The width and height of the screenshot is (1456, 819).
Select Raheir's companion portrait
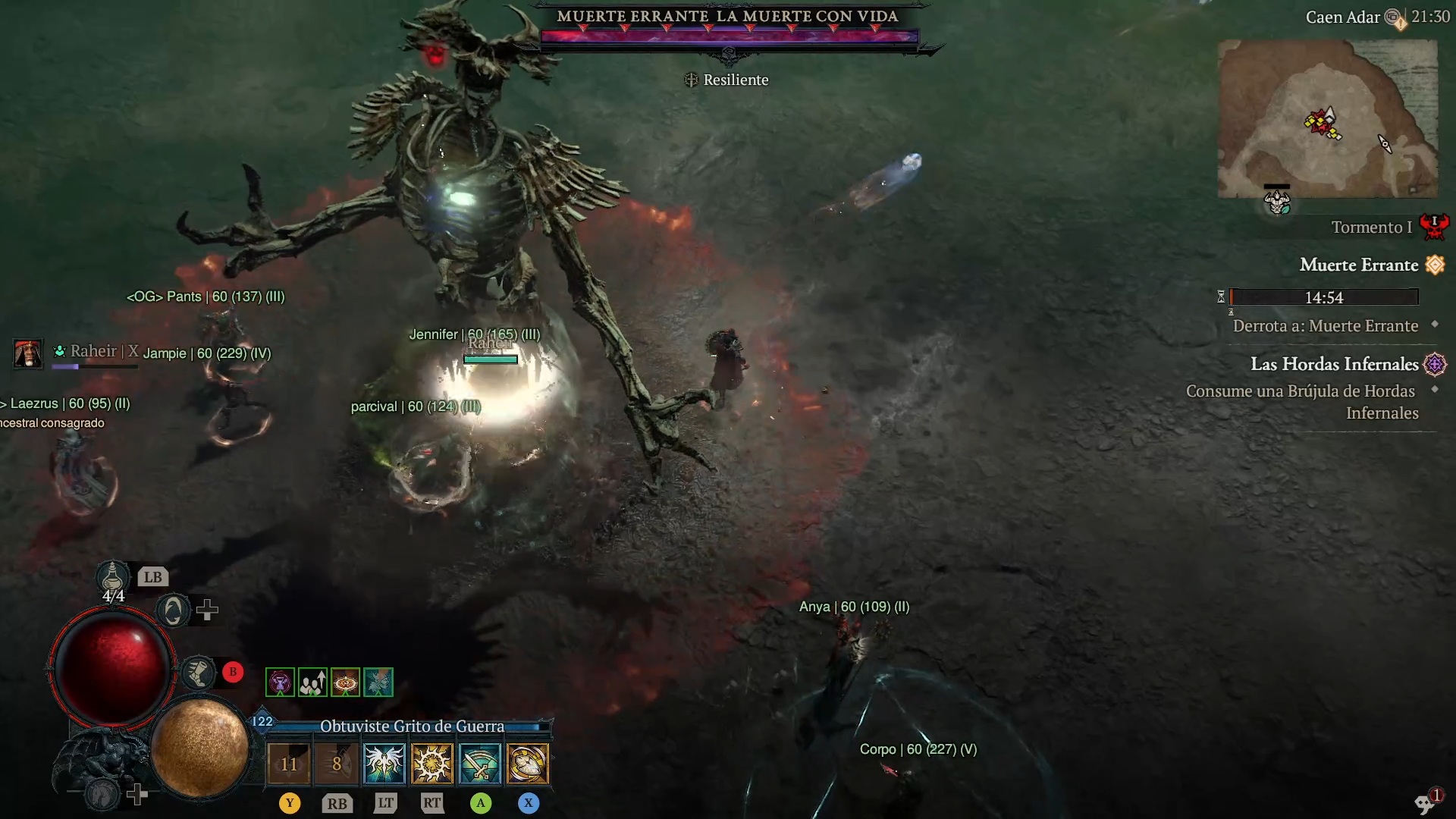click(28, 353)
